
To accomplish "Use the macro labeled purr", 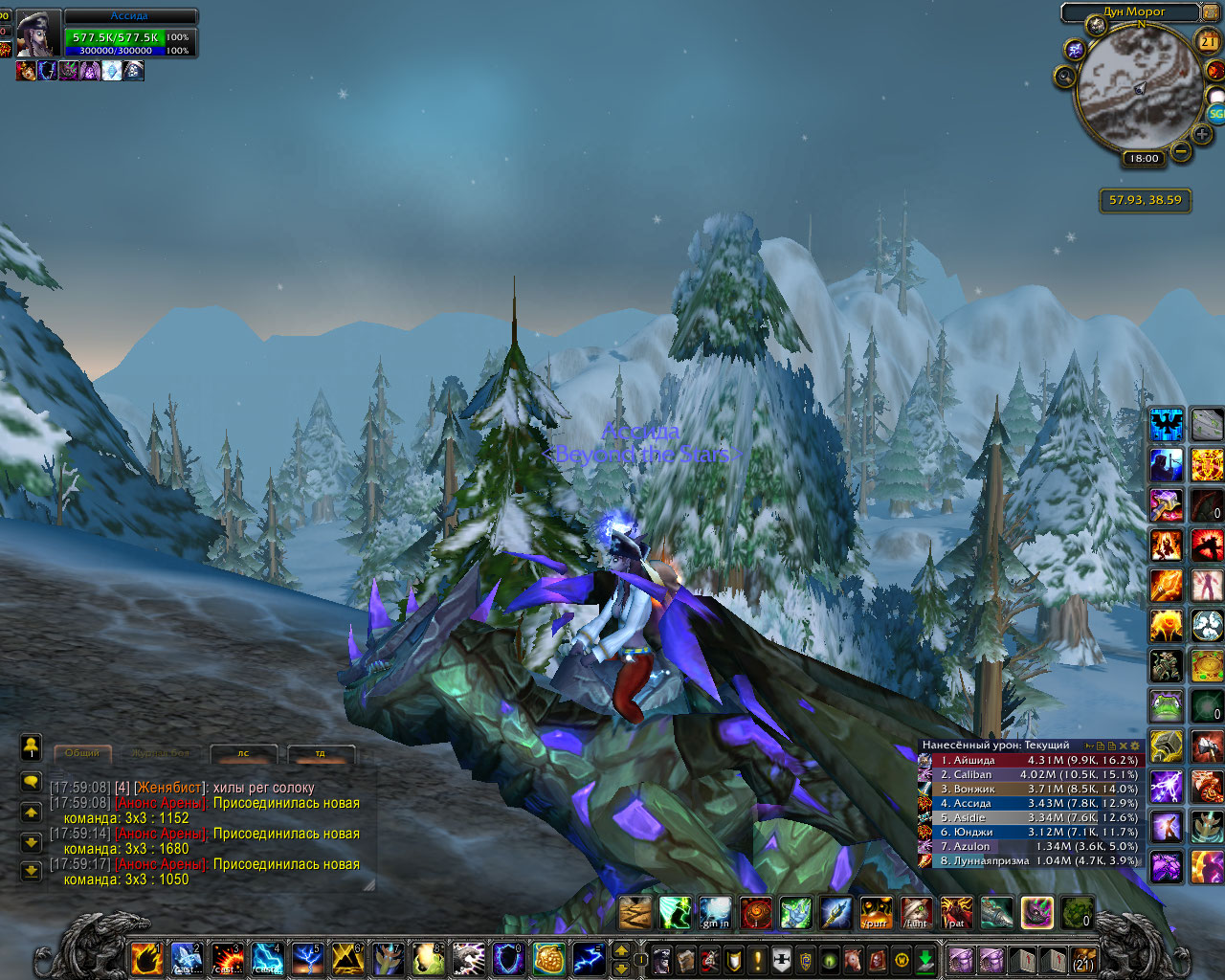I will [876, 913].
